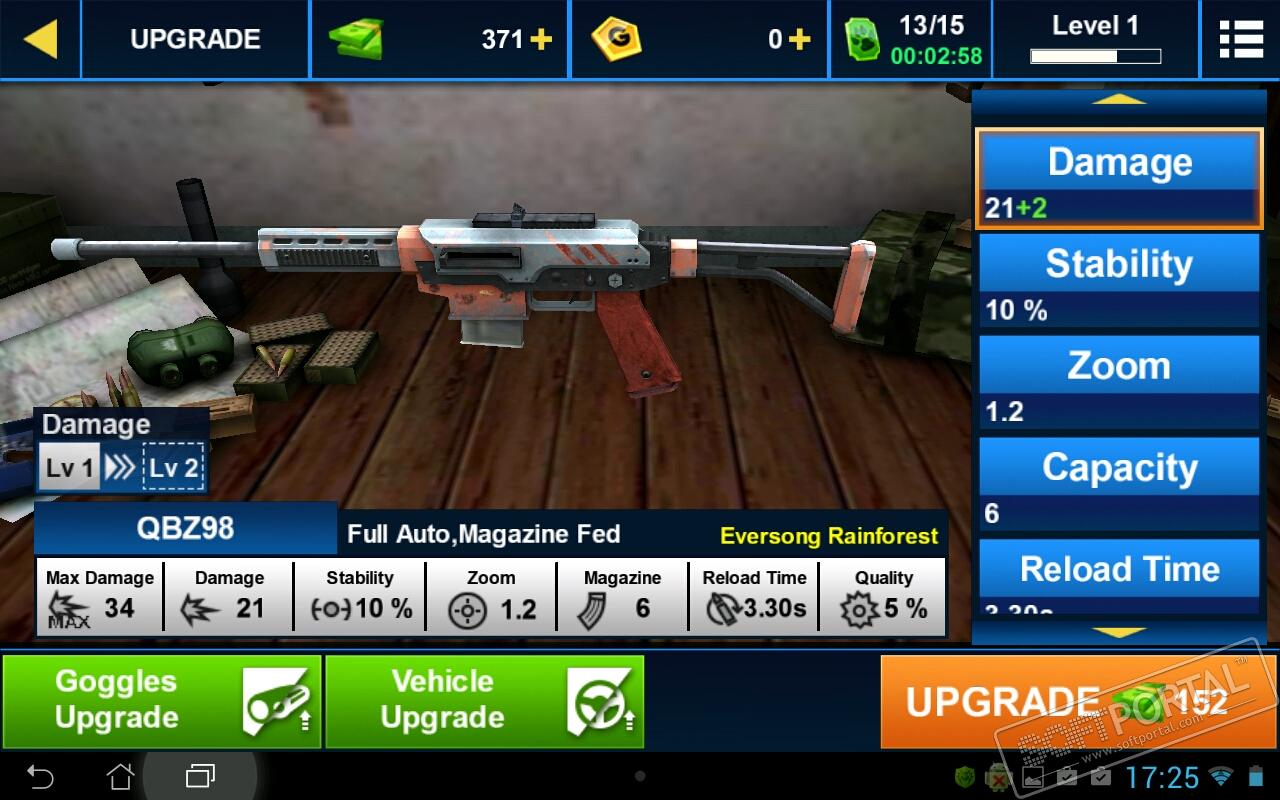Screen dimensions: 1280x800
Task: Tap the Android home button
Action: click(x=120, y=776)
